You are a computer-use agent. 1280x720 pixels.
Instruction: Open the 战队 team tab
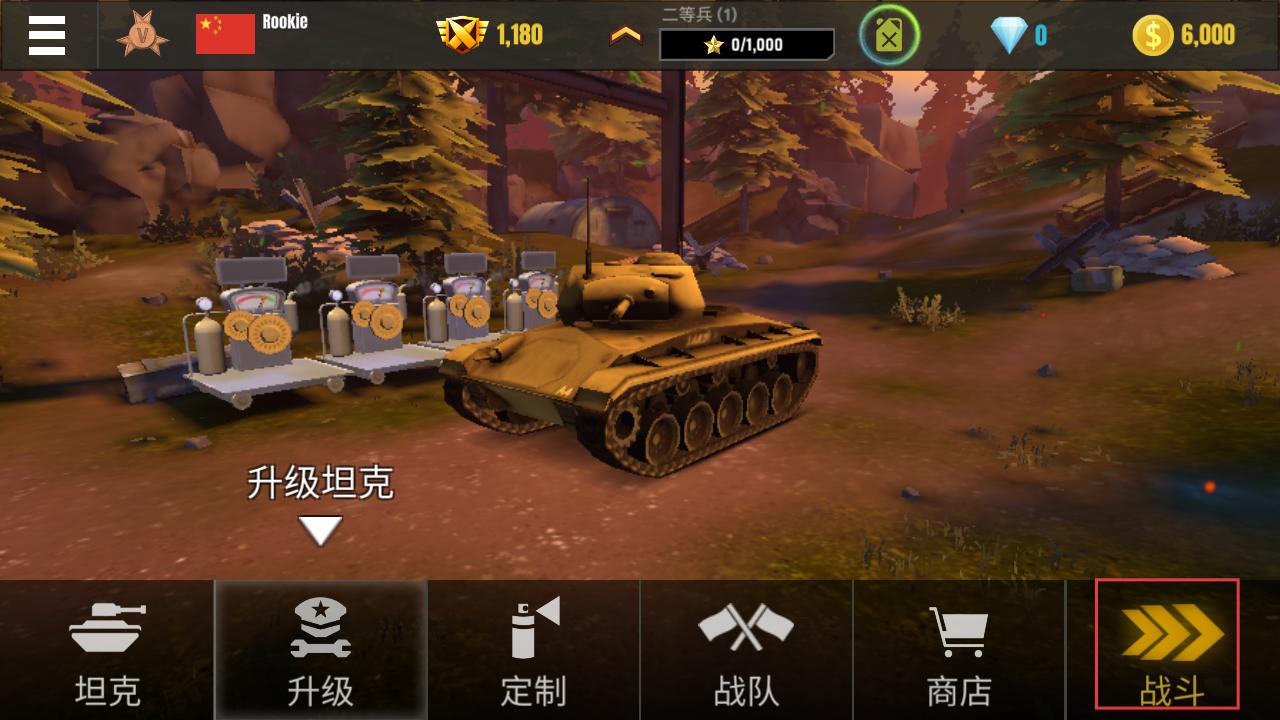[x=746, y=650]
